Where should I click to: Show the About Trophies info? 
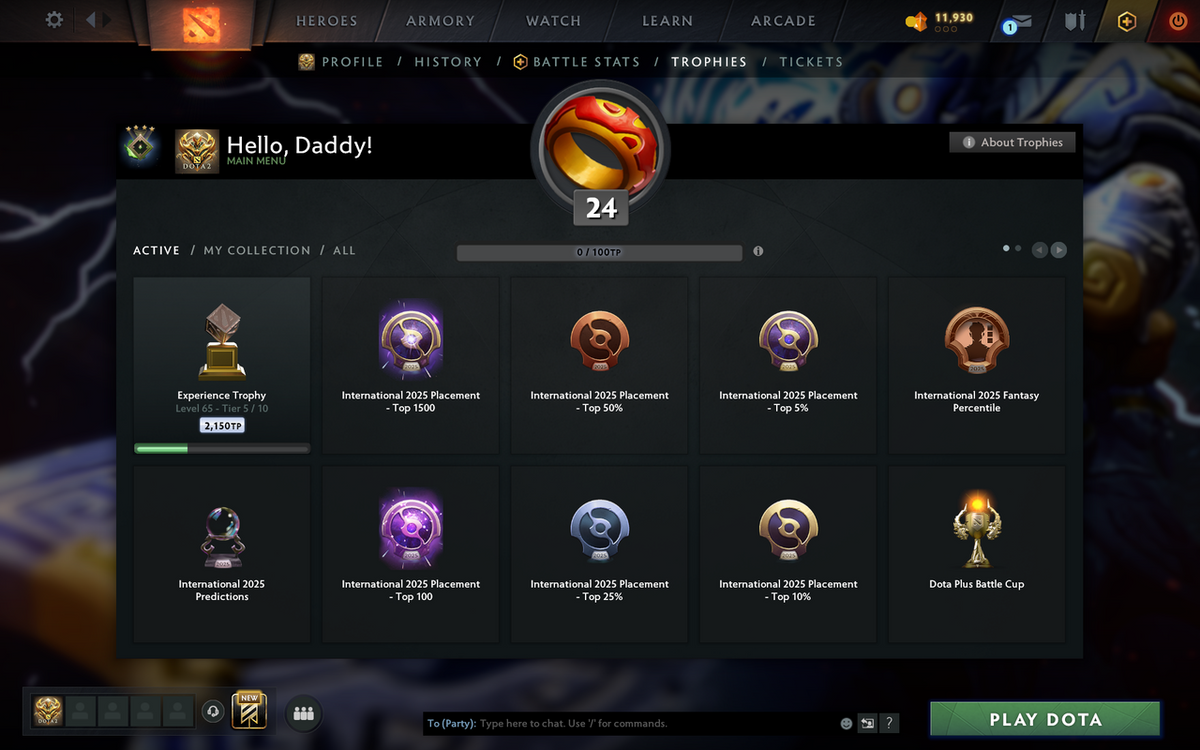(1013, 143)
